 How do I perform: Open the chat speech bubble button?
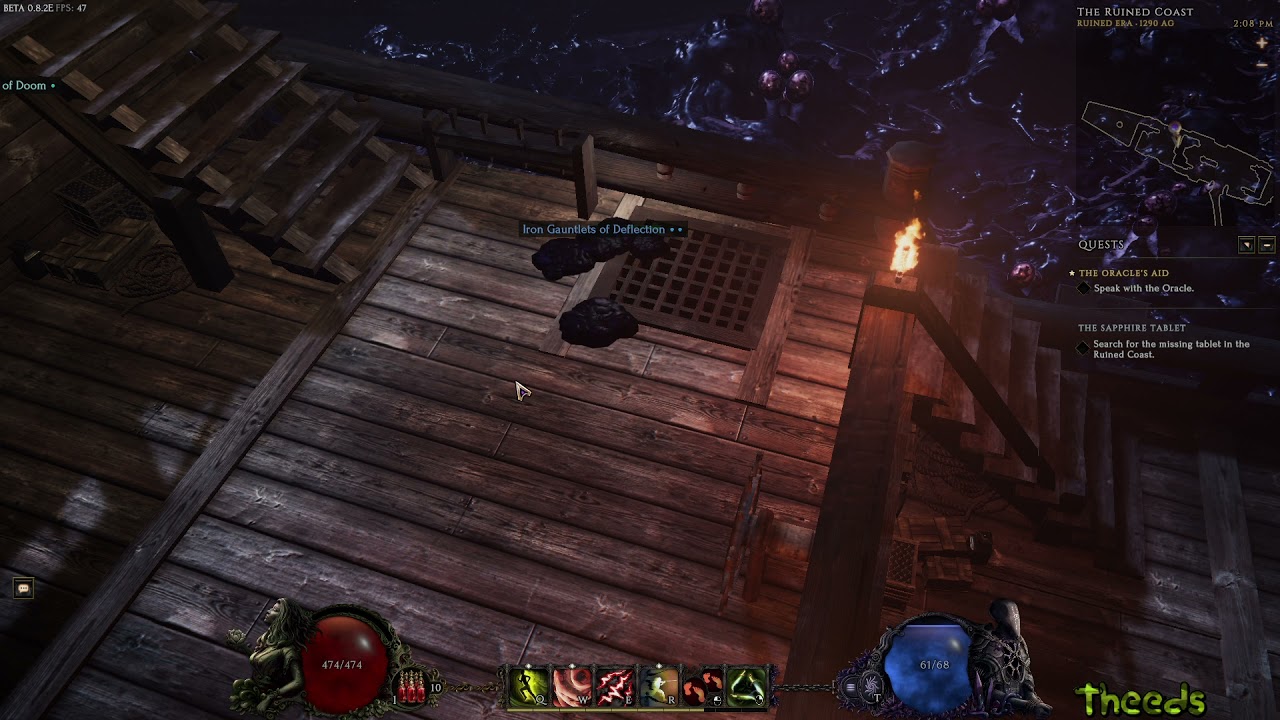24,589
